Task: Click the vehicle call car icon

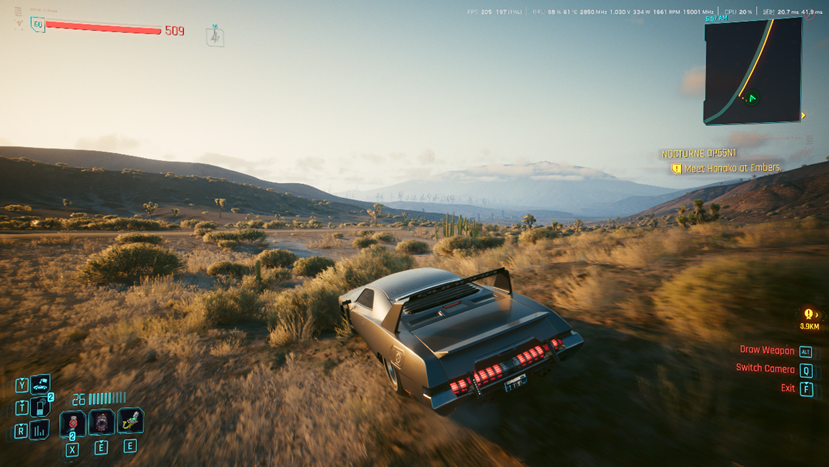Action: [41, 384]
